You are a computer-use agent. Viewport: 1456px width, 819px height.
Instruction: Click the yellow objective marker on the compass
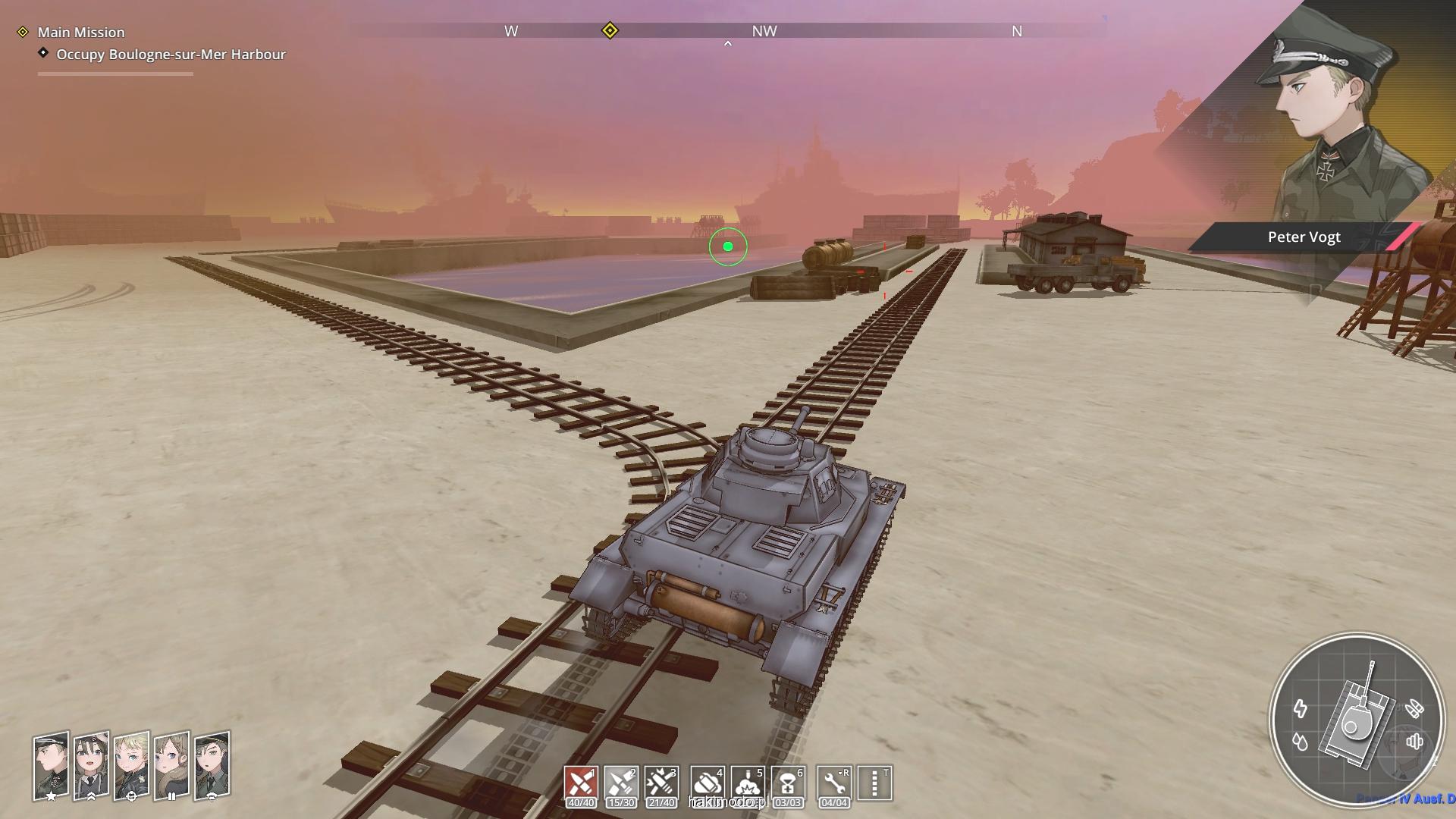[610, 31]
